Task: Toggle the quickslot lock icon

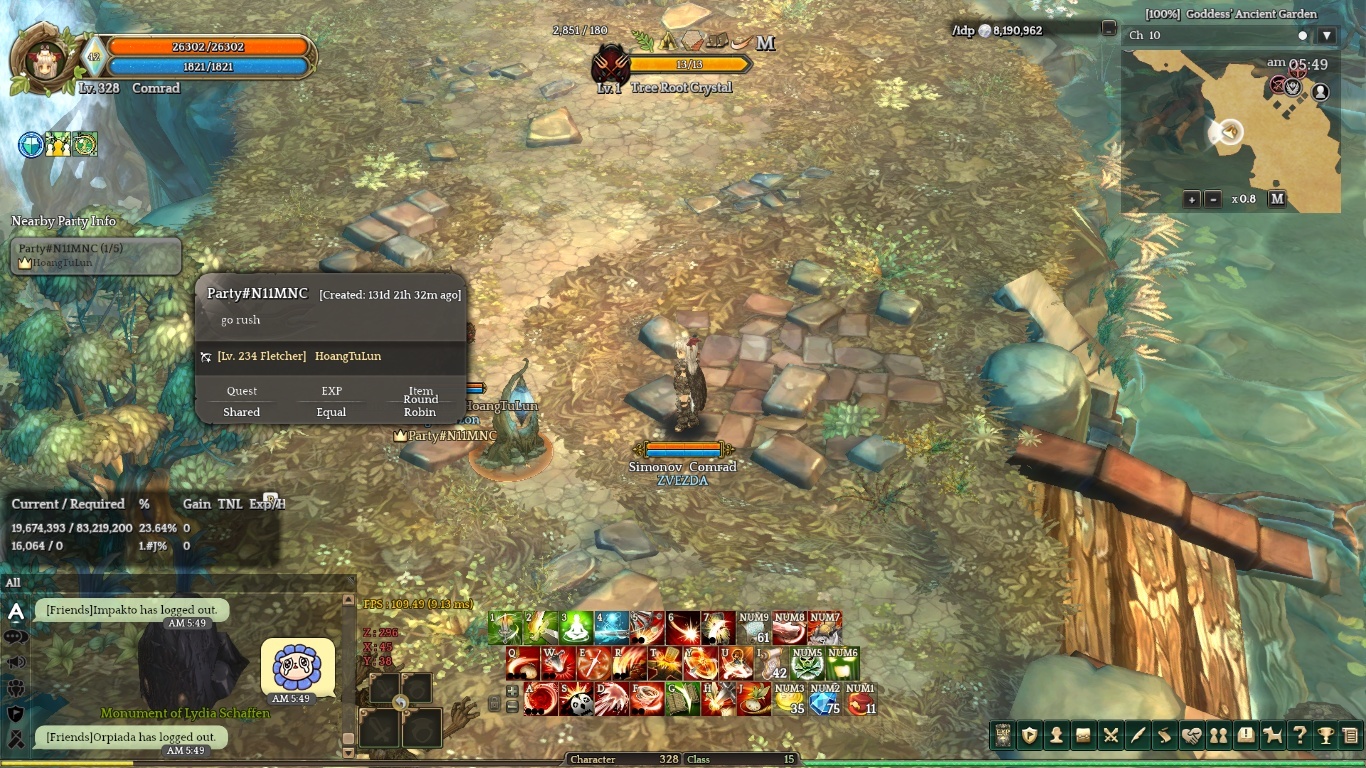Action: pos(494,704)
